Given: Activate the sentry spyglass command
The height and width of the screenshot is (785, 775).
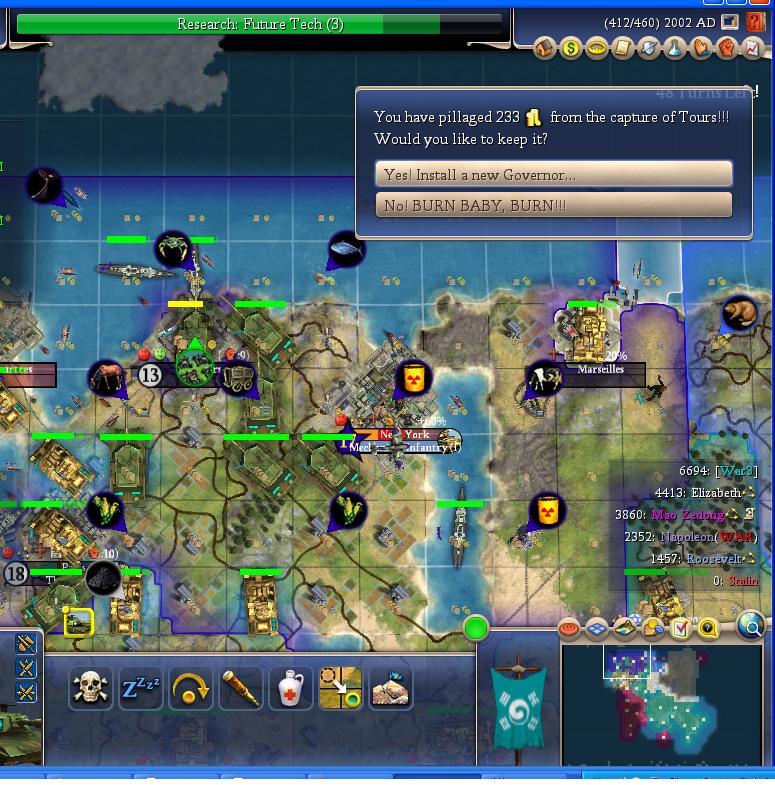Looking at the screenshot, I should (241, 688).
